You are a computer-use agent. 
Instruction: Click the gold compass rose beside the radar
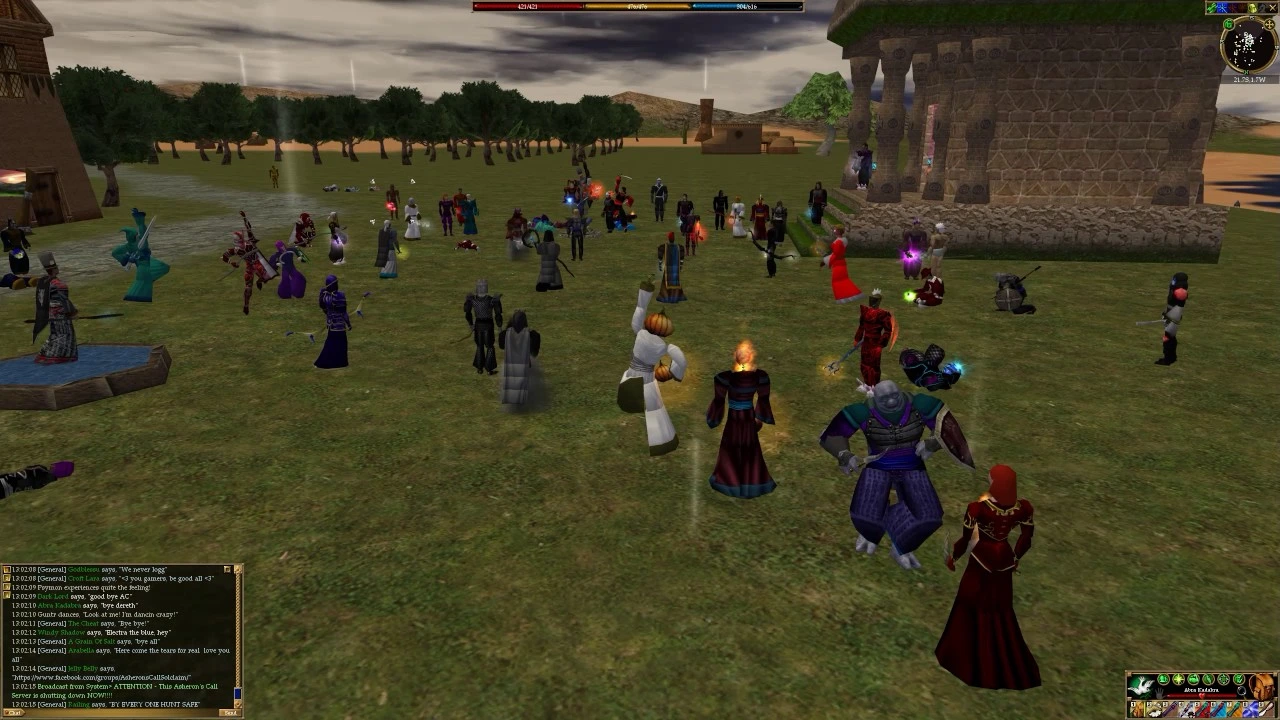pyautogui.click(x=1269, y=24)
